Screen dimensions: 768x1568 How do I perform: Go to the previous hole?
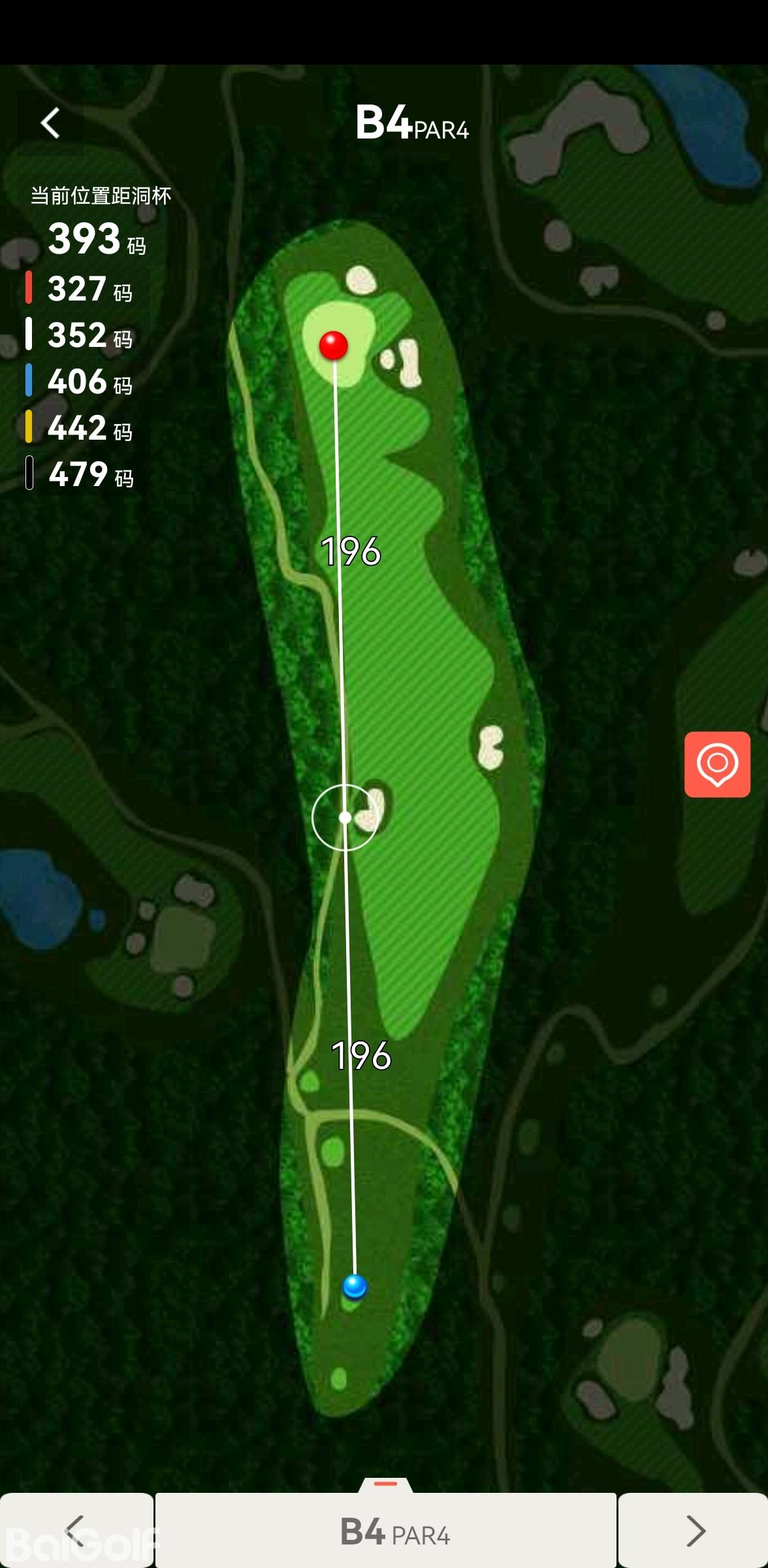(76, 1530)
